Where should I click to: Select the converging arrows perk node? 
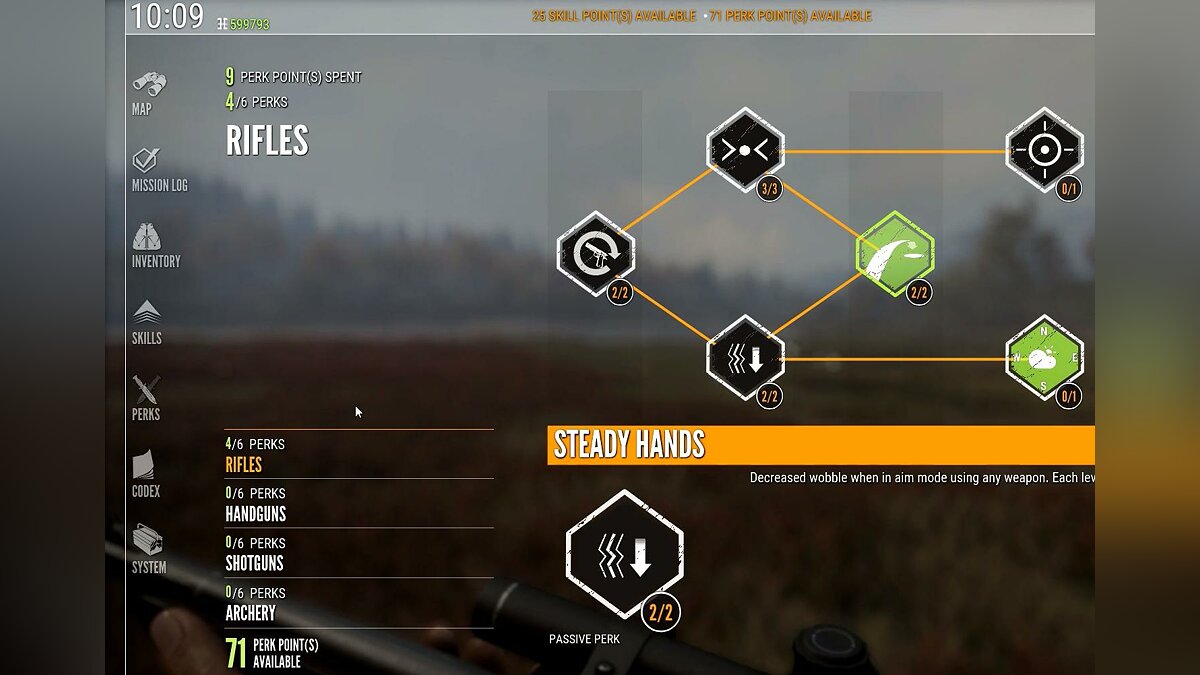pos(745,151)
